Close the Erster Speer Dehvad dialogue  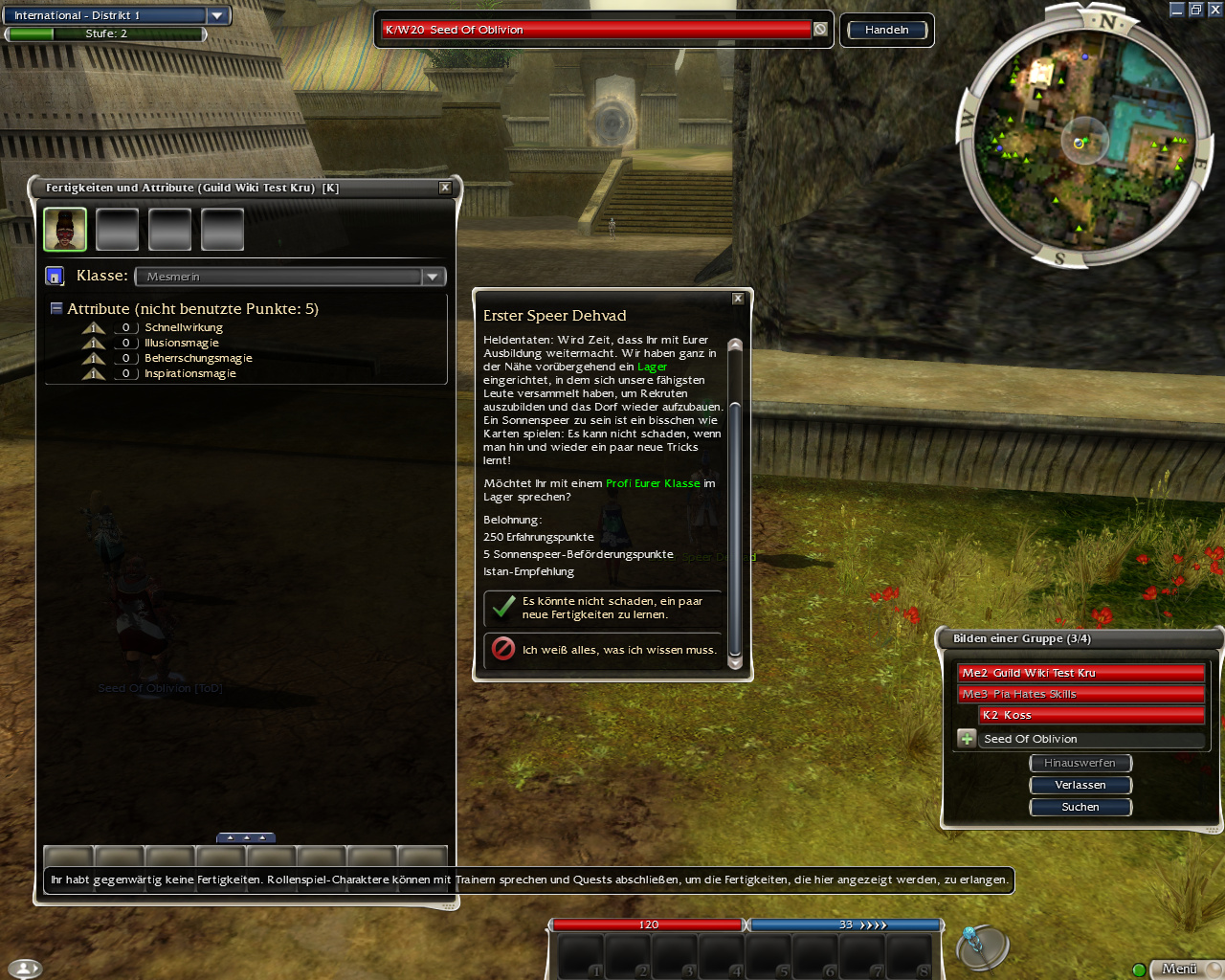pos(738,299)
